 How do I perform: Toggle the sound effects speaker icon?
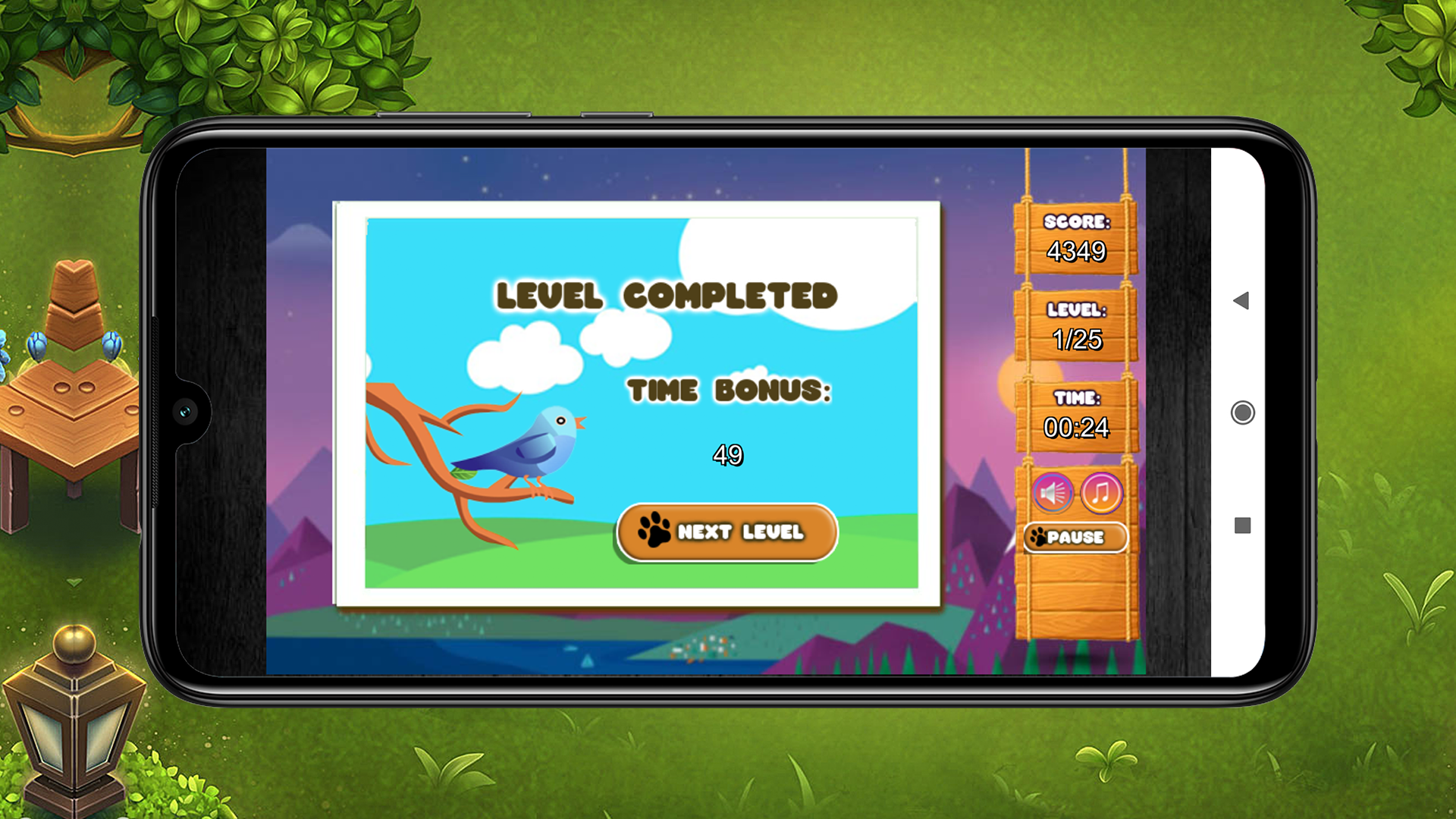1052,493
